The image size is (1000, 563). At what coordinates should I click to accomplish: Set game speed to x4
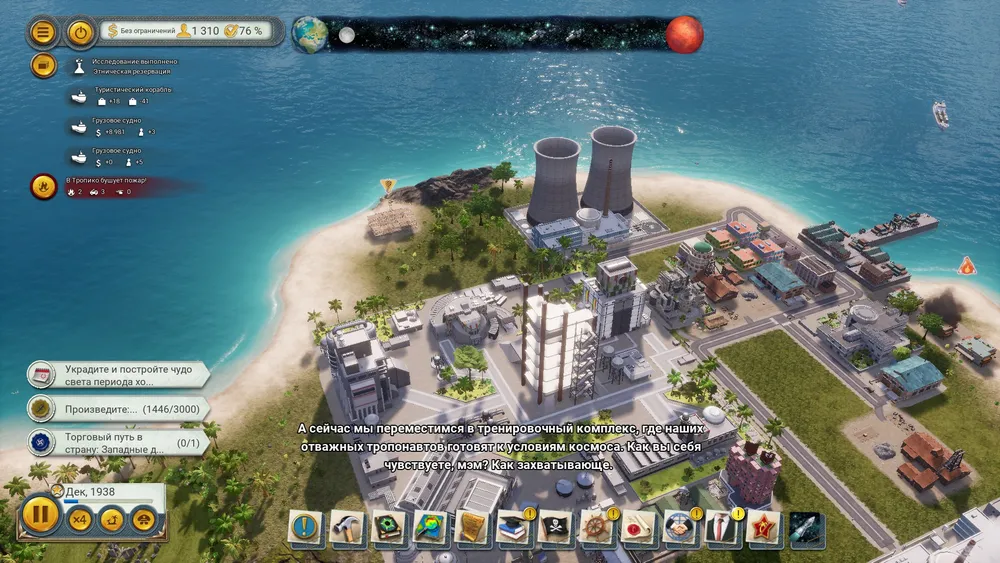pyautogui.click(x=81, y=519)
